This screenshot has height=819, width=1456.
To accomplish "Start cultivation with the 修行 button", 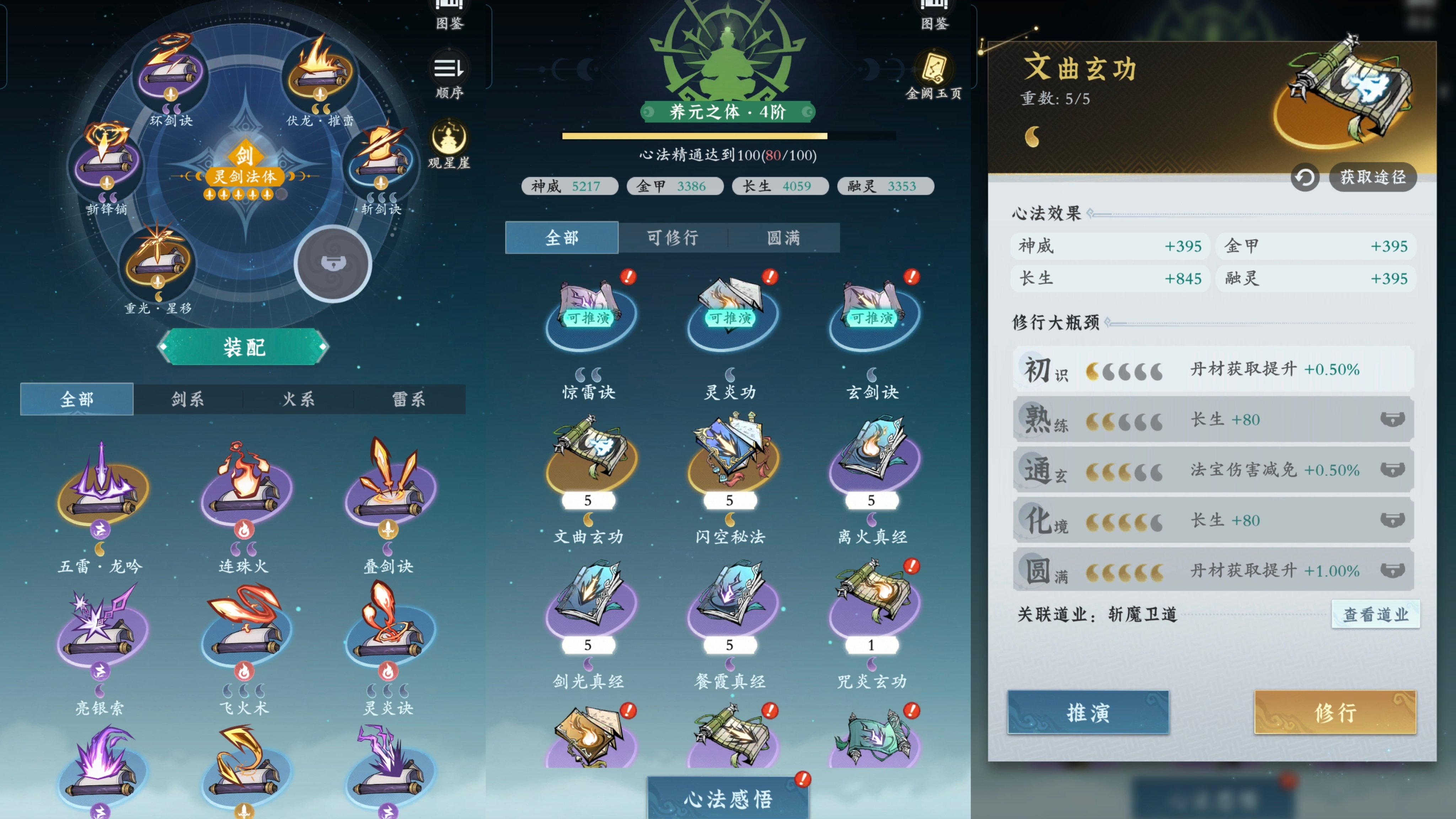I will tap(1335, 712).
